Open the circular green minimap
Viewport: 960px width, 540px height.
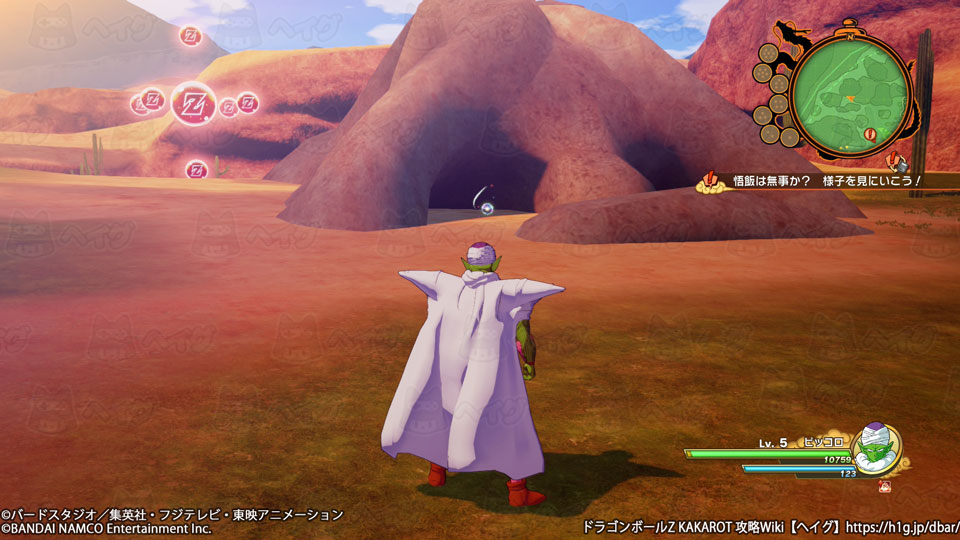click(850, 95)
